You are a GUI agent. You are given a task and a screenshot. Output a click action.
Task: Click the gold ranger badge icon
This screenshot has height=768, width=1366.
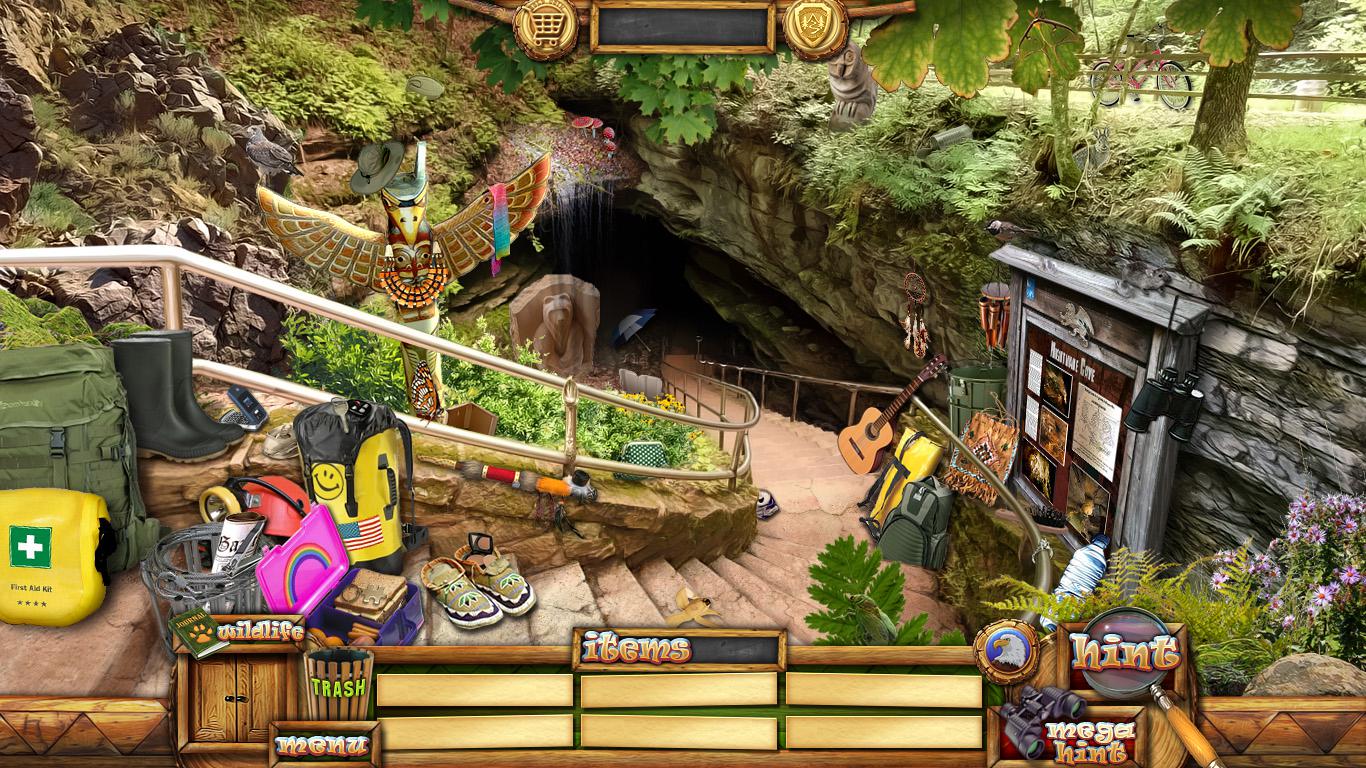815,25
